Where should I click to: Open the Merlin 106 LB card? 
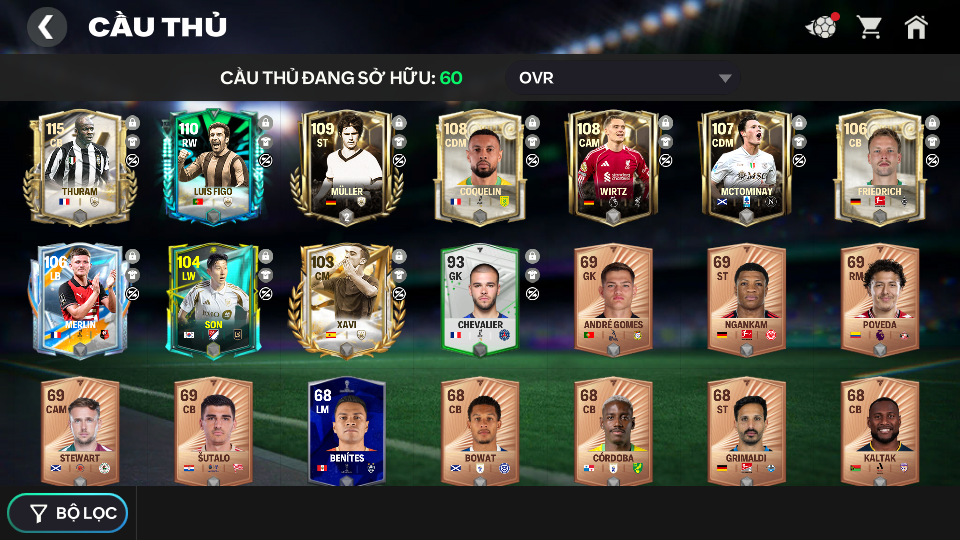[80, 298]
